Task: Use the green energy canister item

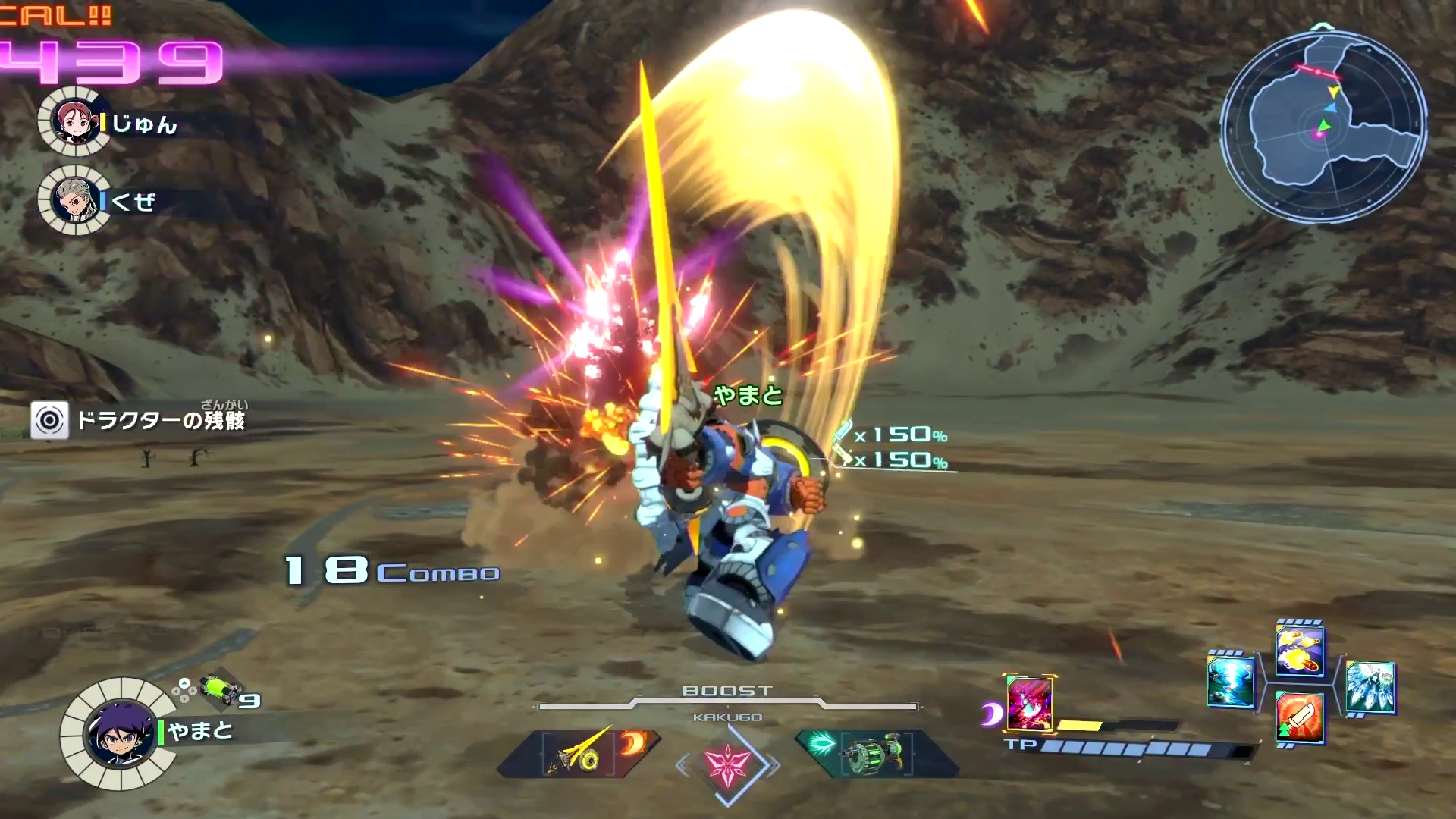Action: tap(220, 689)
